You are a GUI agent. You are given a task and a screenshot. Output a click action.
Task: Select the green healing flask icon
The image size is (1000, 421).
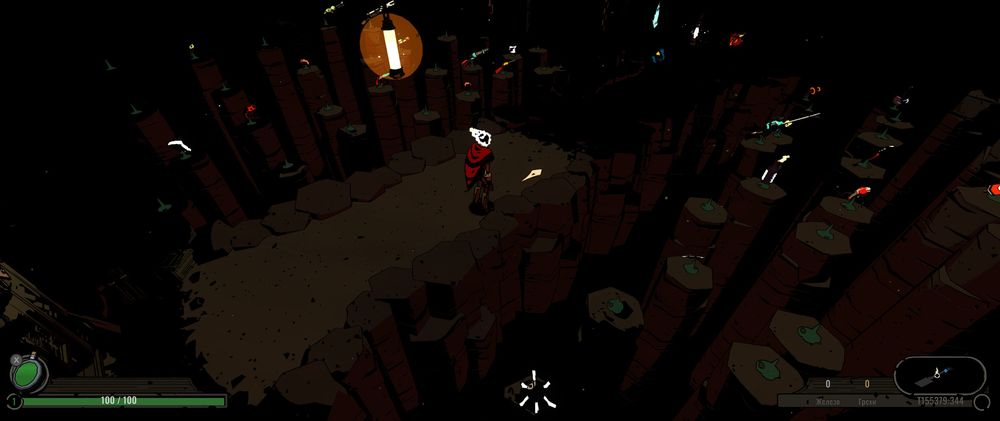pyautogui.click(x=29, y=374)
